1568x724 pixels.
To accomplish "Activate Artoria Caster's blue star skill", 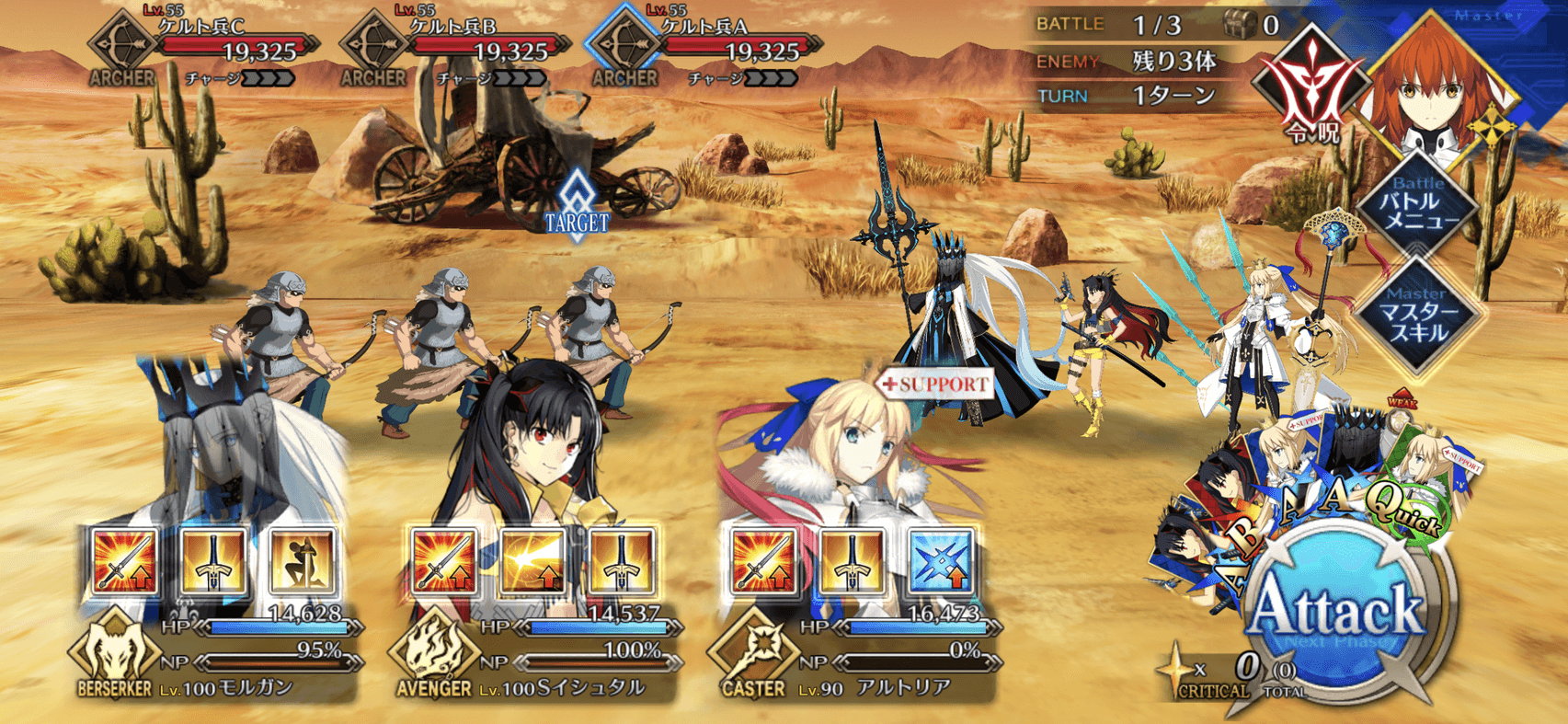I will [x=940, y=561].
